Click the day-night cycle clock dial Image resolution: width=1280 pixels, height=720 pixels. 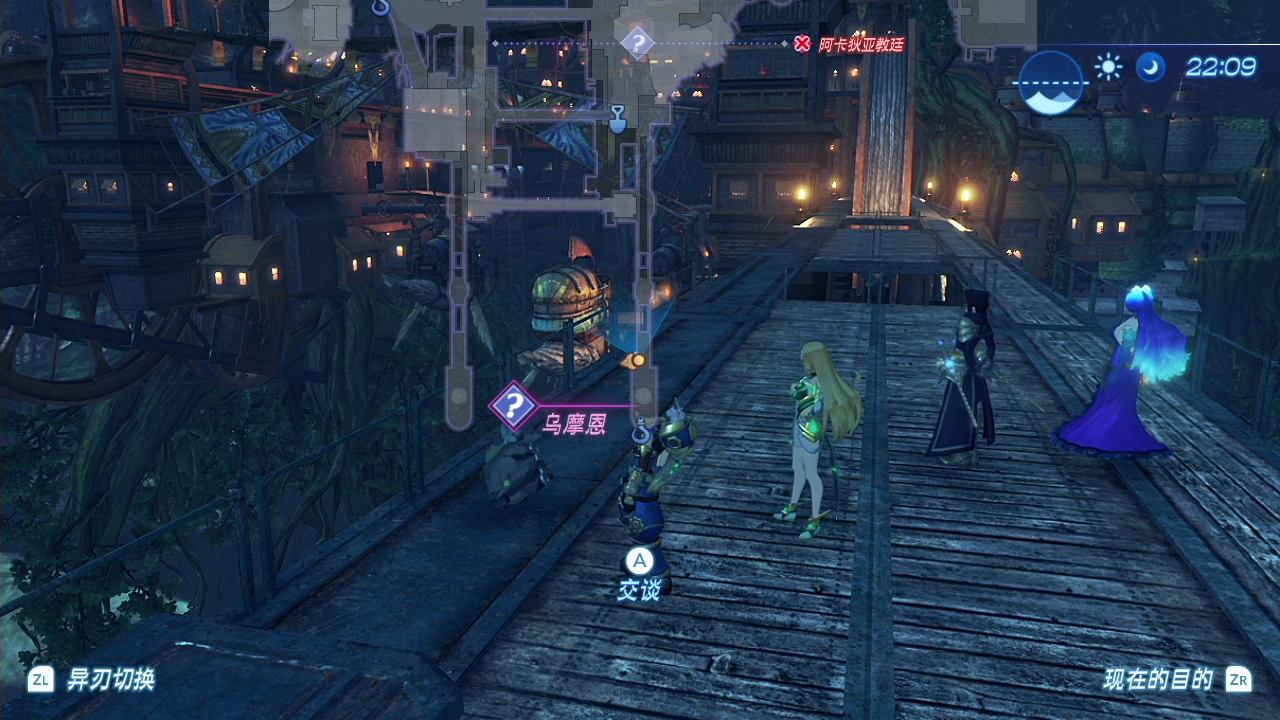click(x=1051, y=83)
